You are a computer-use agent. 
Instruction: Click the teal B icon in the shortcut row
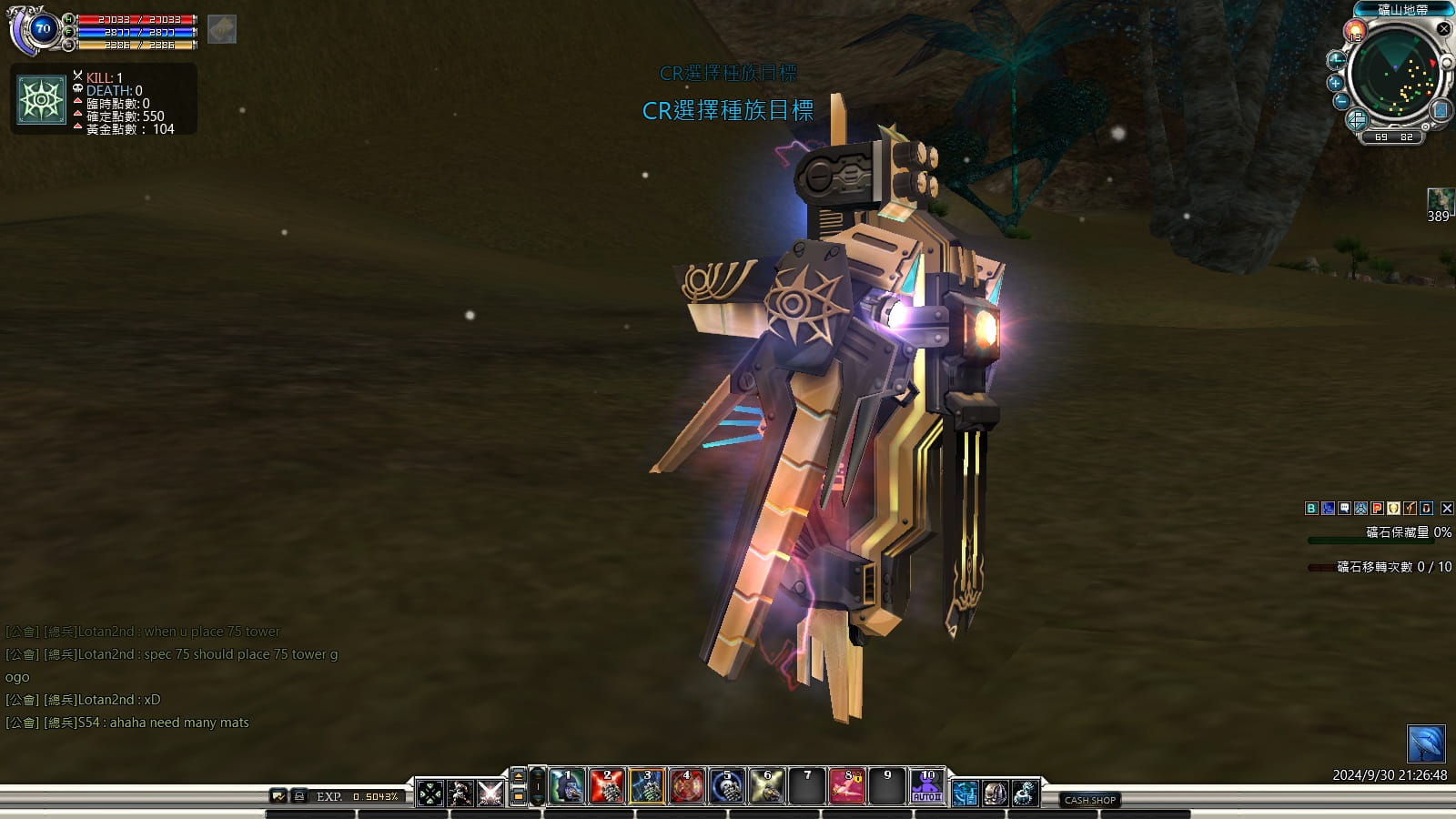[x=1311, y=509]
